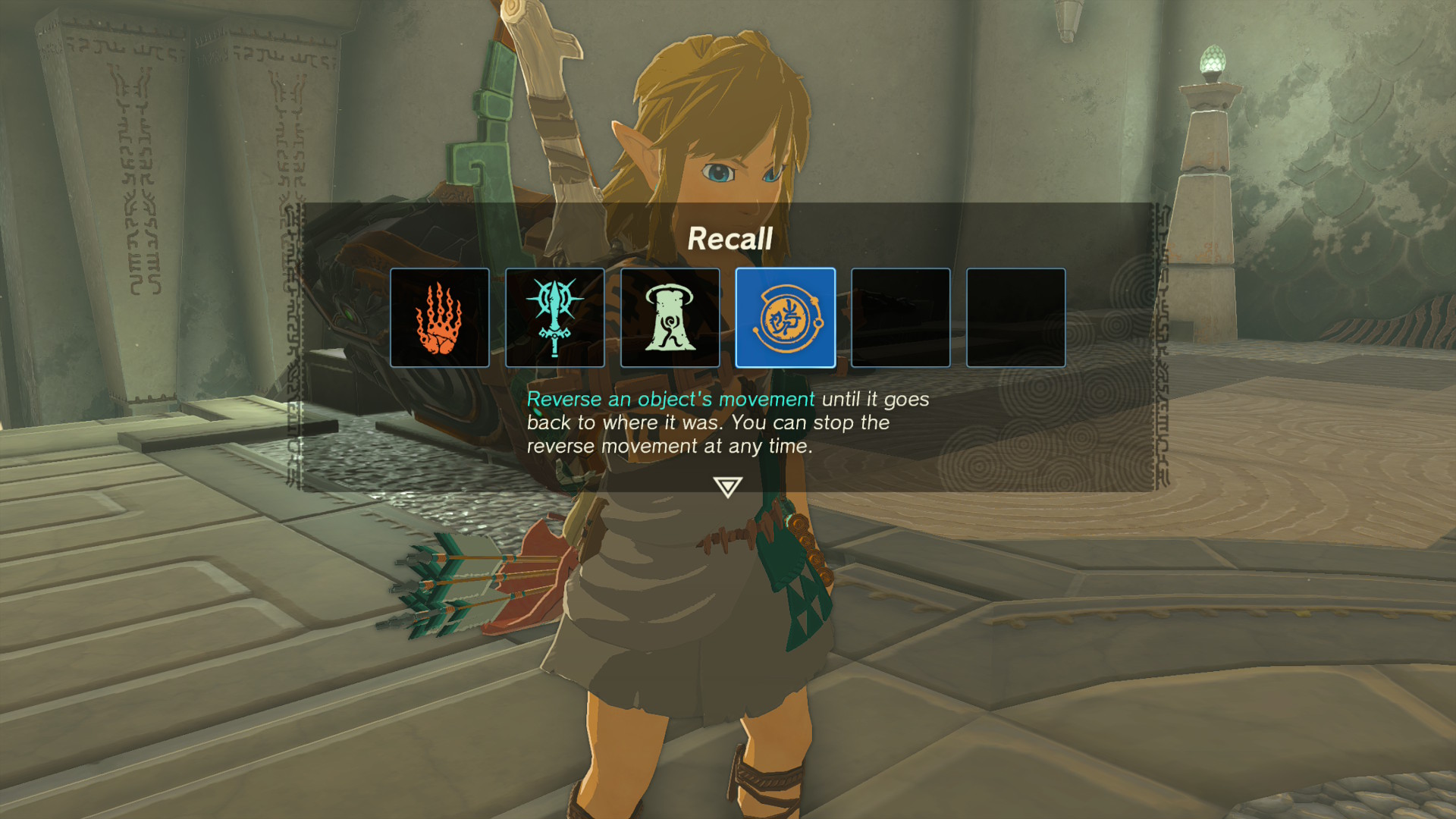Choose the Fuse sword ability icon
This screenshot has height=819, width=1456.
point(555,318)
